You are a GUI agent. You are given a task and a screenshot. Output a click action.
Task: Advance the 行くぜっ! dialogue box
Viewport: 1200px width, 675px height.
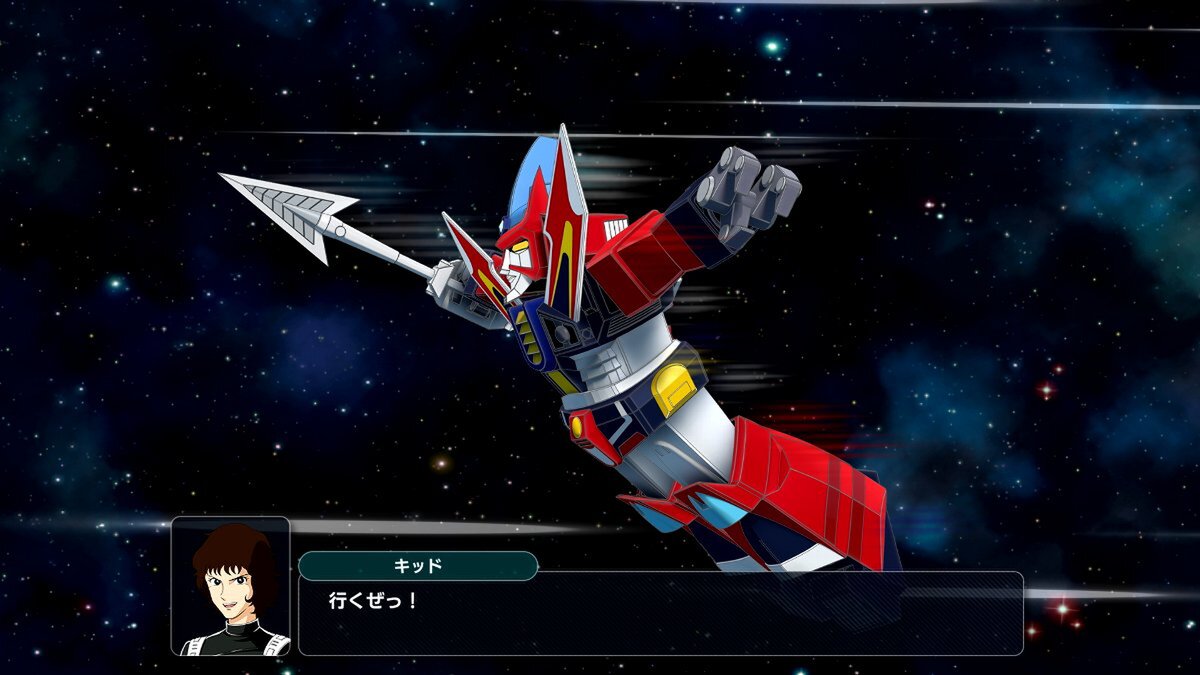(660, 613)
